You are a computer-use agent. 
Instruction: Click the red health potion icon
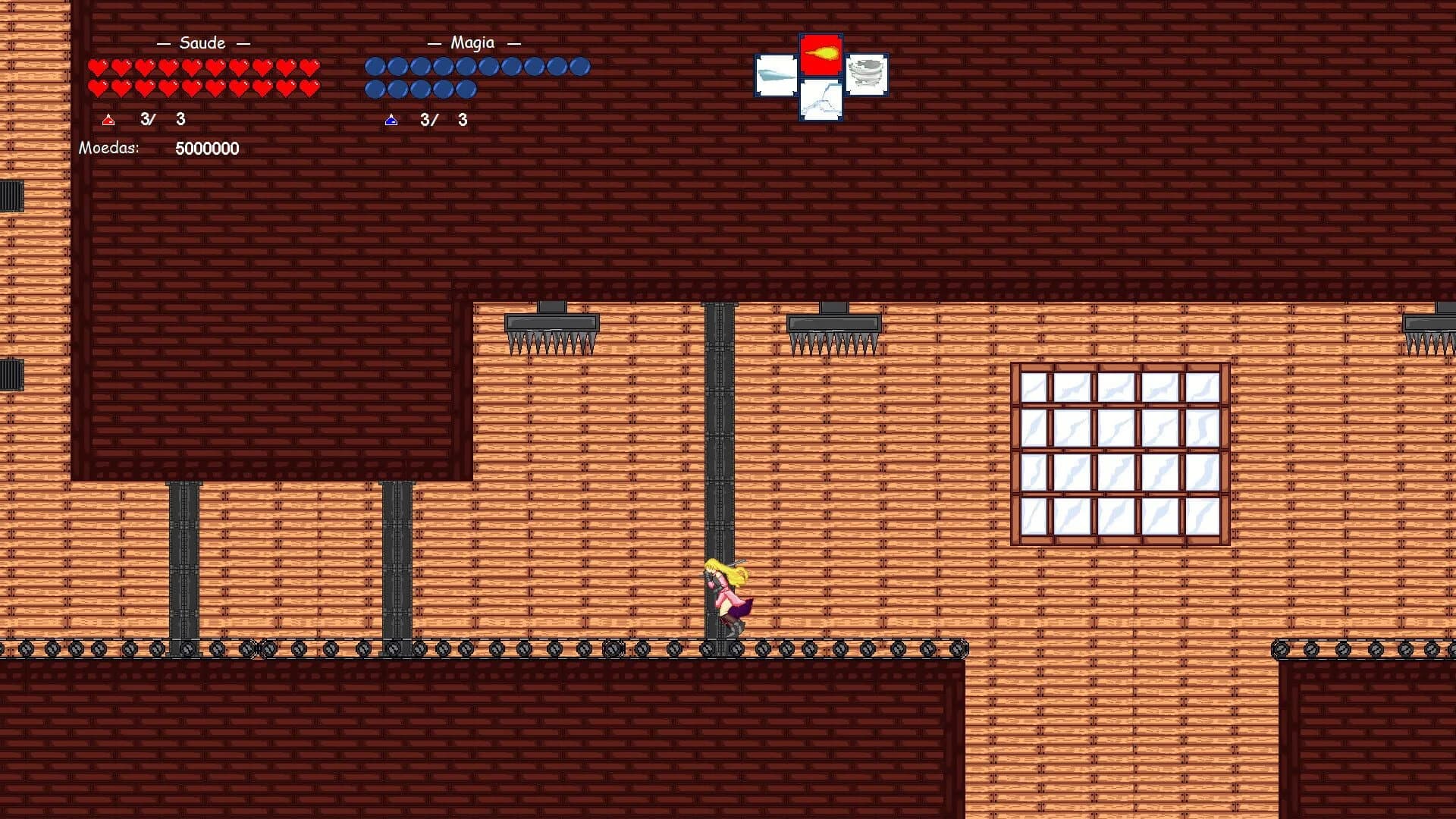[107, 119]
